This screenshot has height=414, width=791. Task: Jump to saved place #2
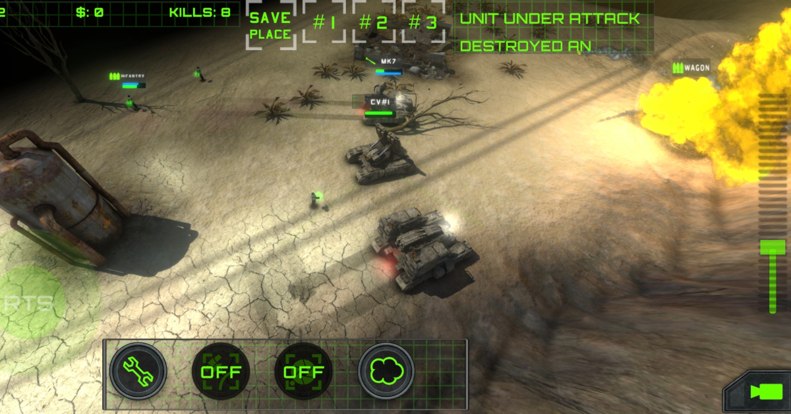(x=374, y=23)
